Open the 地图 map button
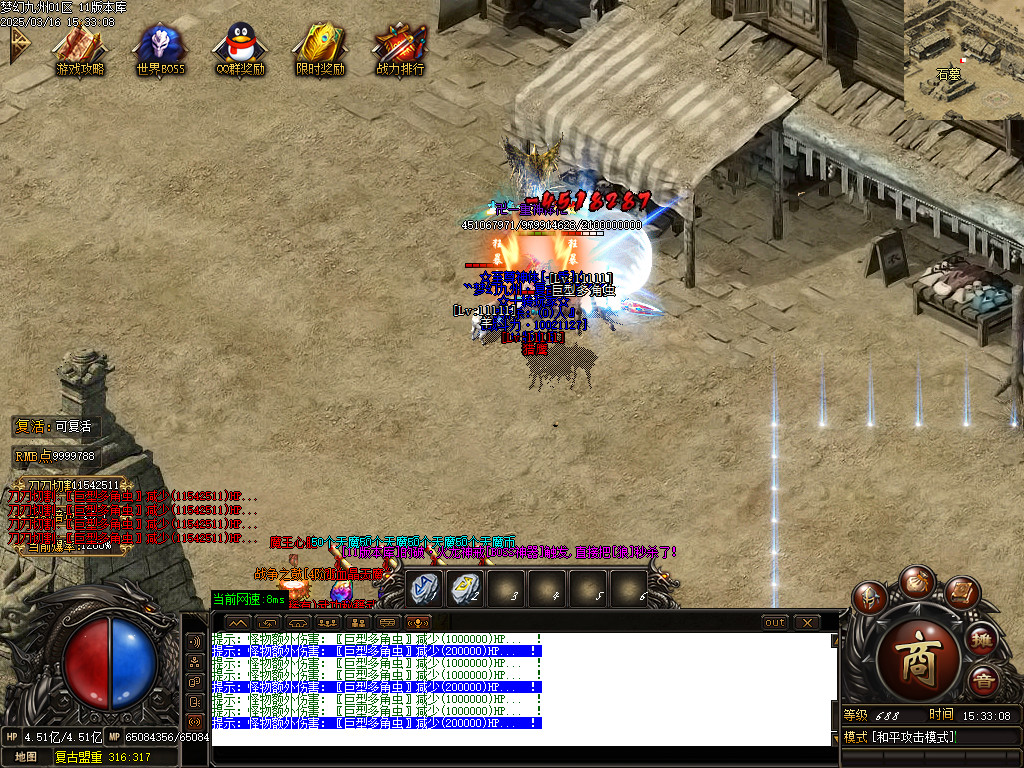The height and width of the screenshot is (768, 1024). [x=26, y=757]
